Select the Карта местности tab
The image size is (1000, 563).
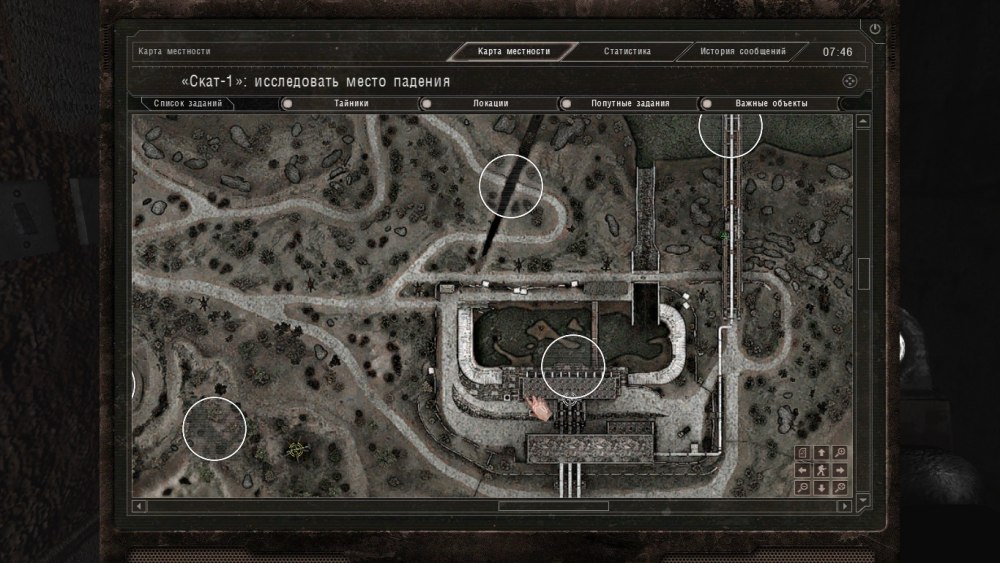click(x=514, y=51)
